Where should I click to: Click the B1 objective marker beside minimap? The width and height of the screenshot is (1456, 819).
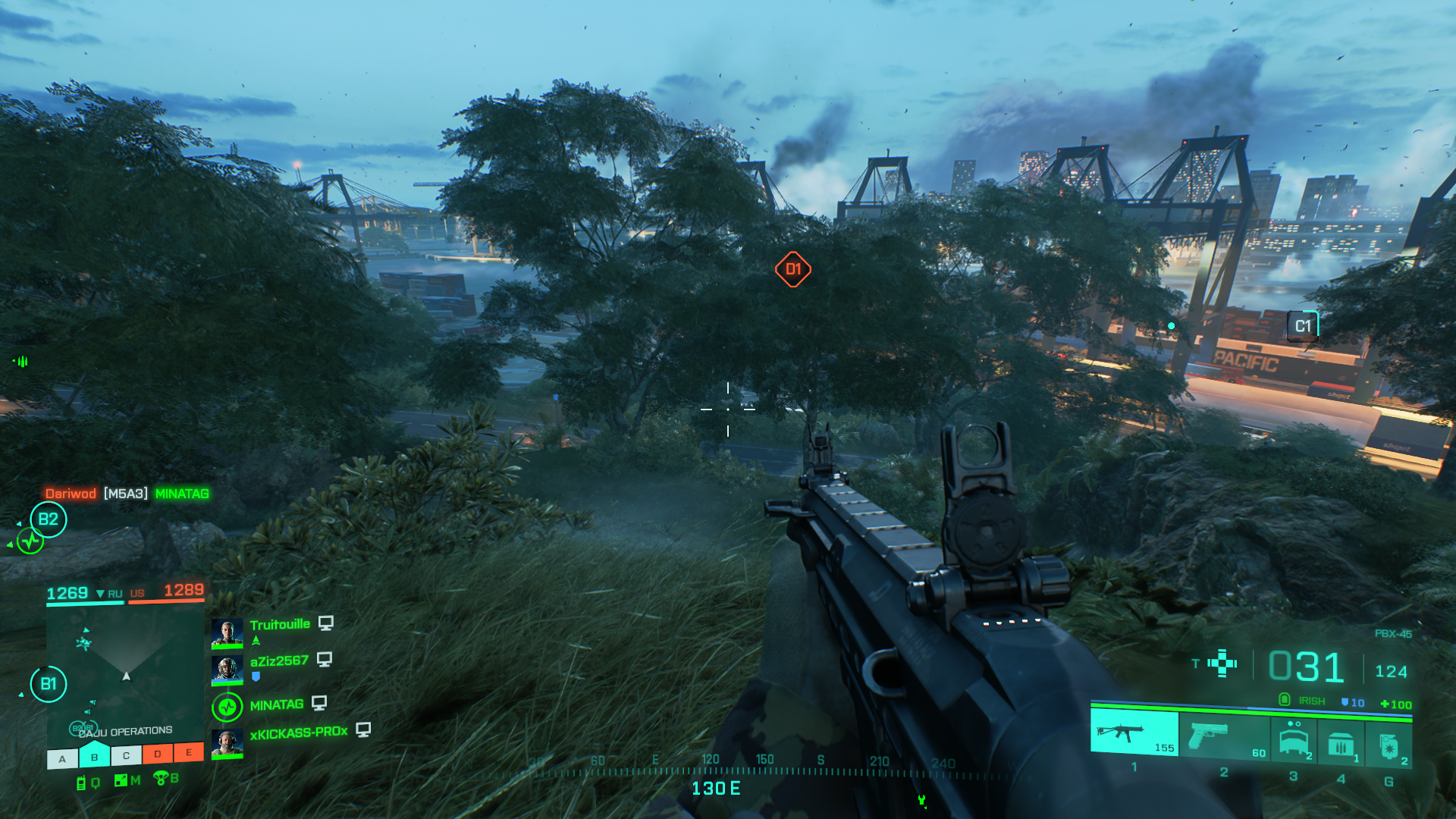pos(49,684)
